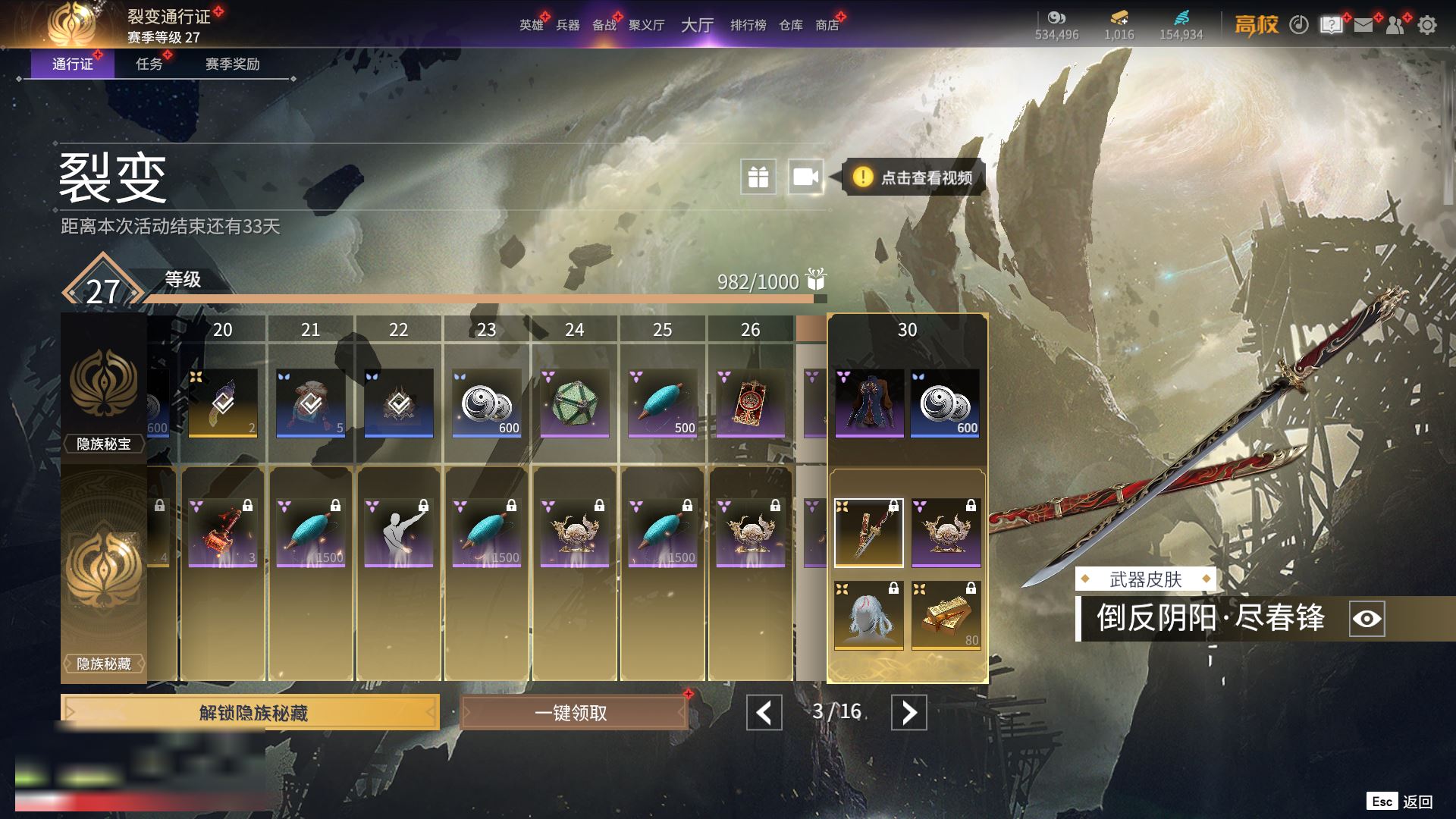The height and width of the screenshot is (819, 1456).
Task: Open the mail inbox
Action: point(1363,25)
